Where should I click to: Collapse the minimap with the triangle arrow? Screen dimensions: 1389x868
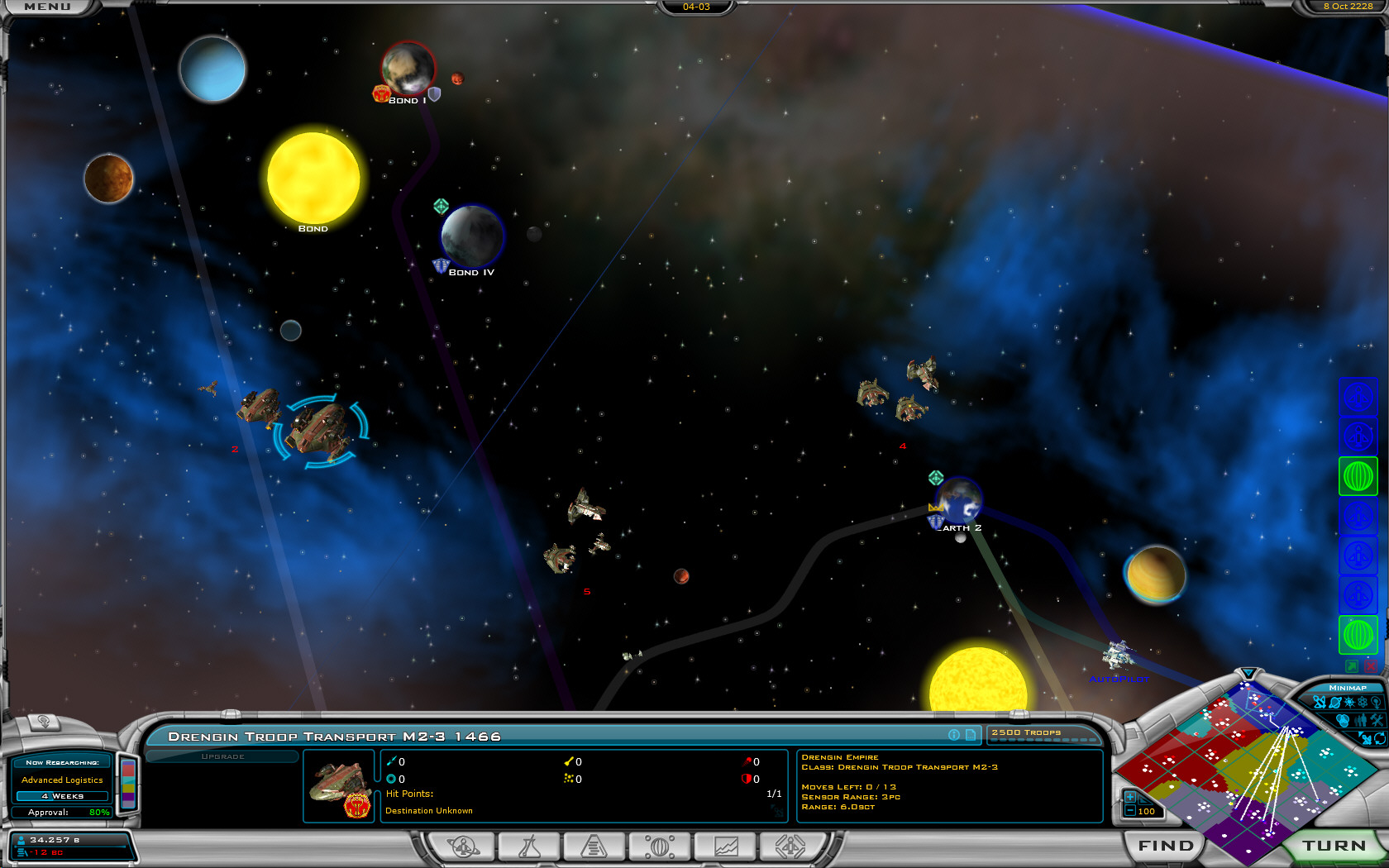pos(1248,673)
